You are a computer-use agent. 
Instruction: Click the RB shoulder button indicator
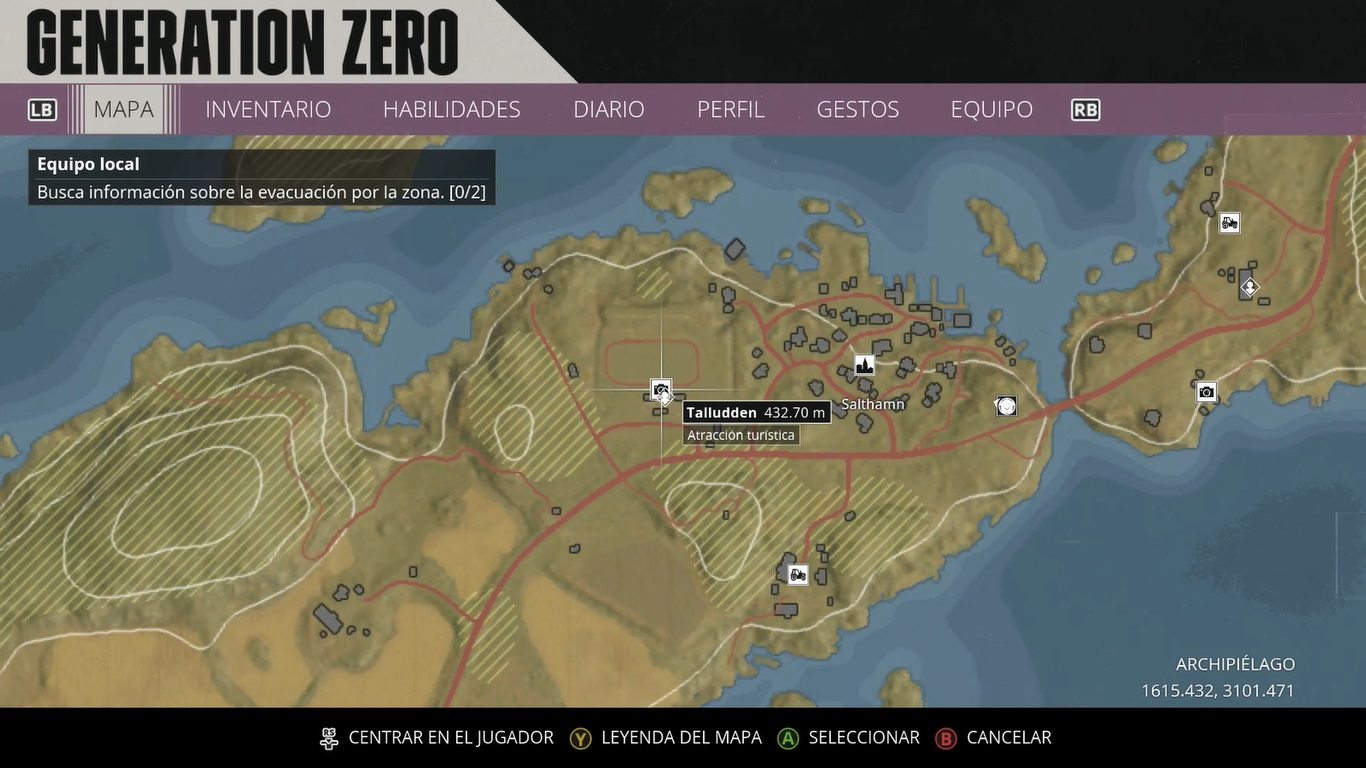click(1085, 109)
